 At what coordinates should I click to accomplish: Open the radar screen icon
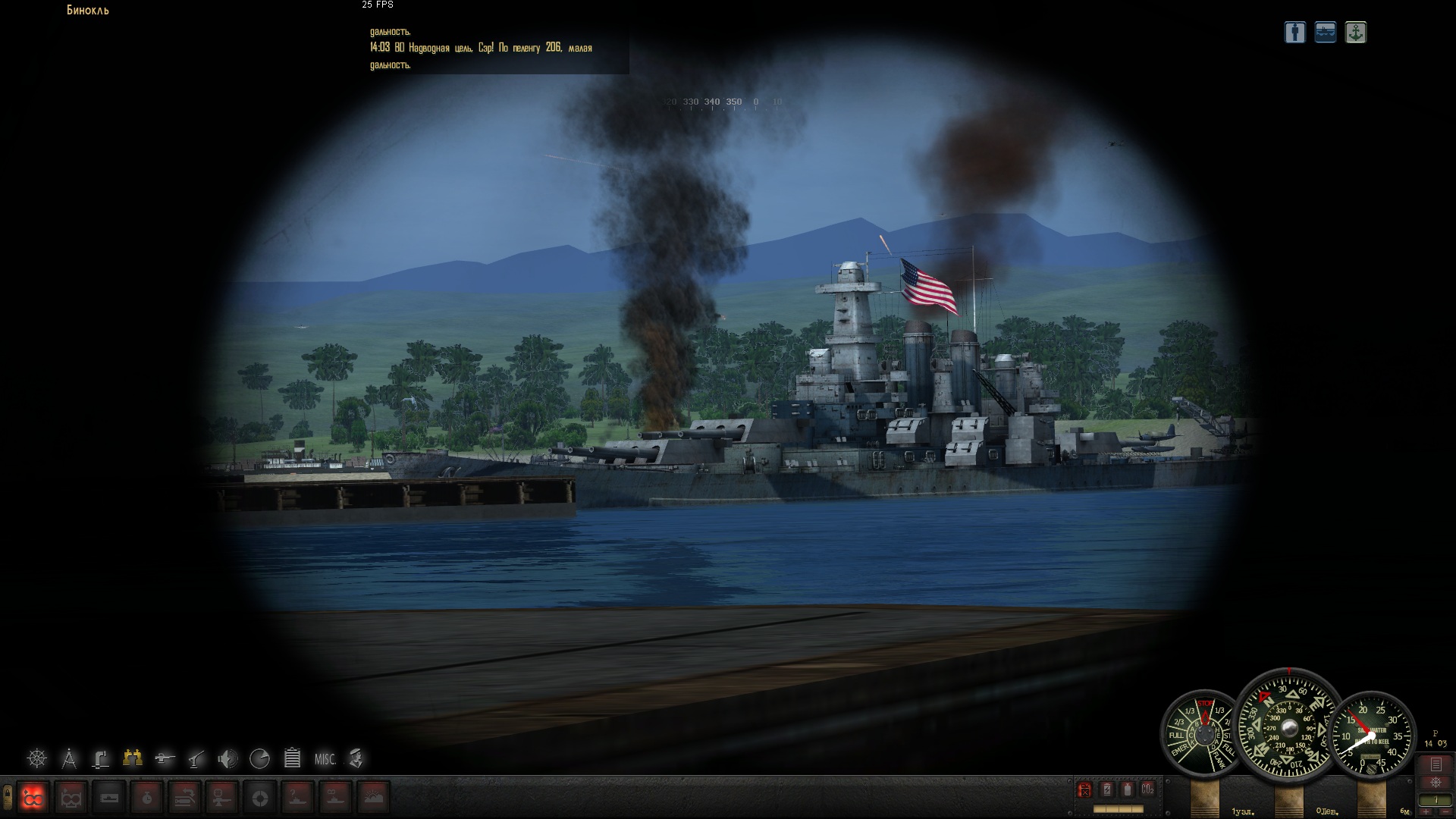coord(259,758)
